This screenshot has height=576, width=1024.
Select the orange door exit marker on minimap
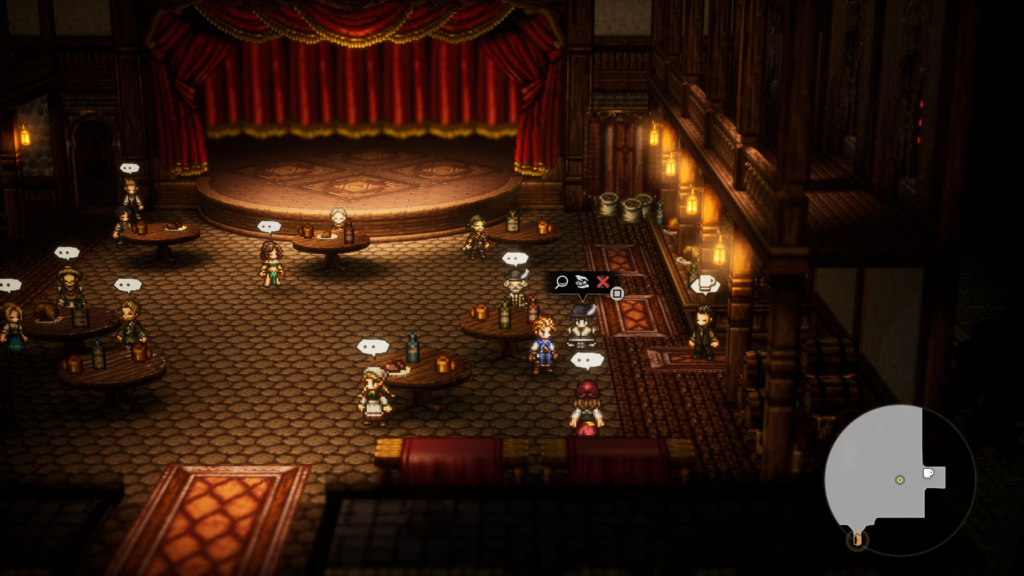tap(856, 539)
